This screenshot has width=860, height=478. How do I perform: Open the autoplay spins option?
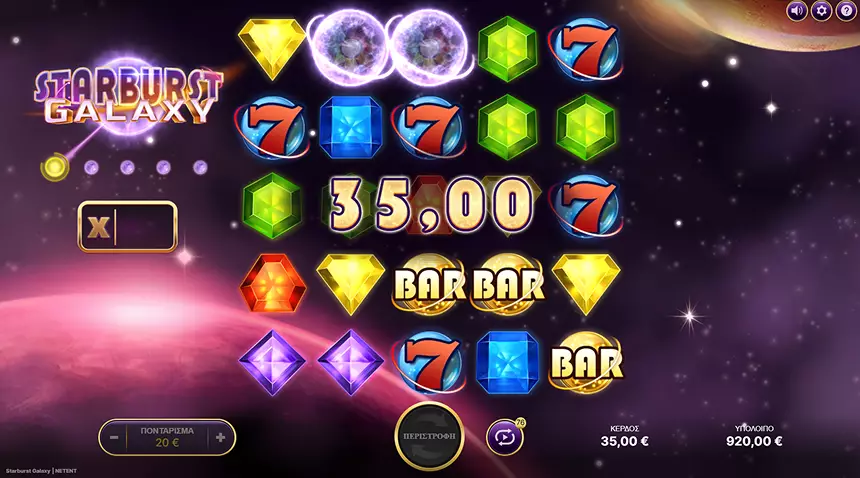tap(504, 437)
